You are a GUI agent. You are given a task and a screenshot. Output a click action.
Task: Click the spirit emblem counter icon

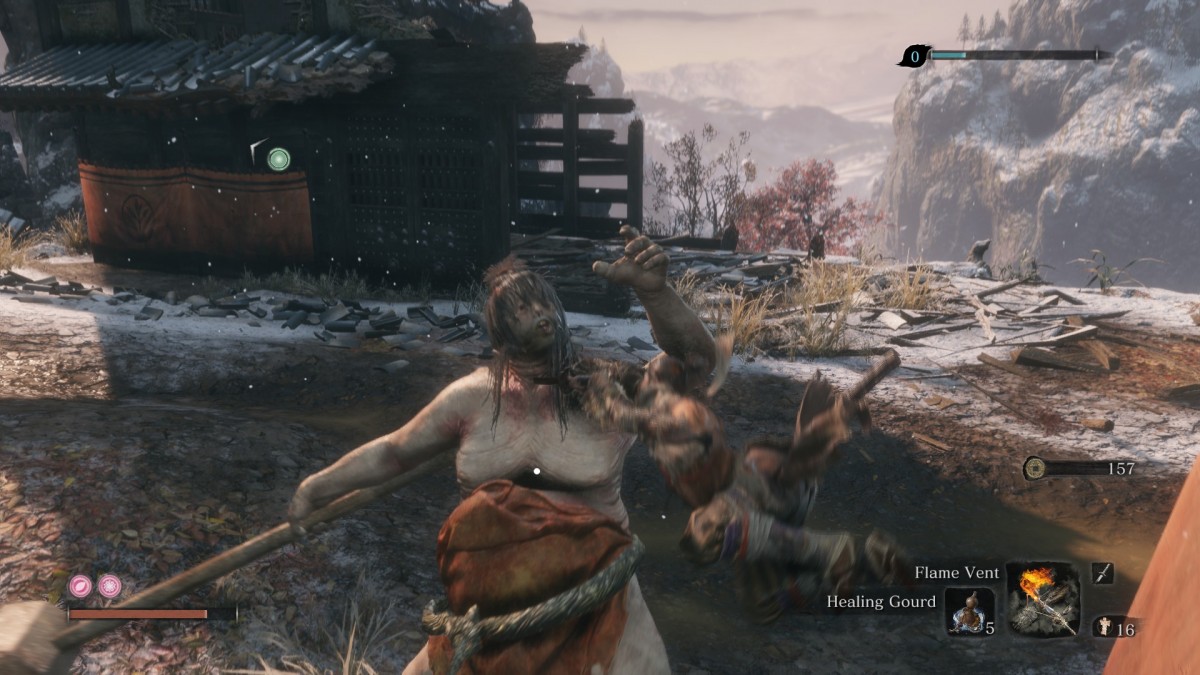(x=1105, y=629)
